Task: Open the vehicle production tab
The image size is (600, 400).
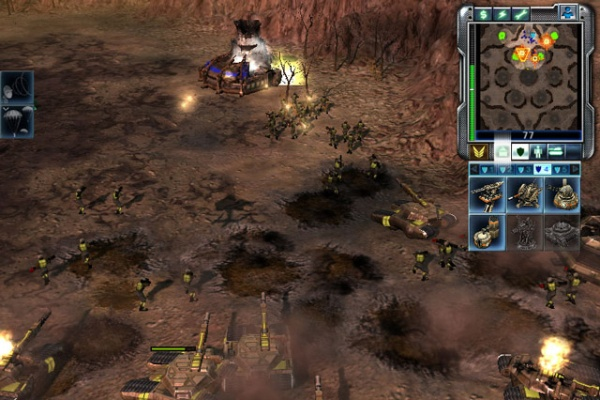Action: click(x=557, y=152)
